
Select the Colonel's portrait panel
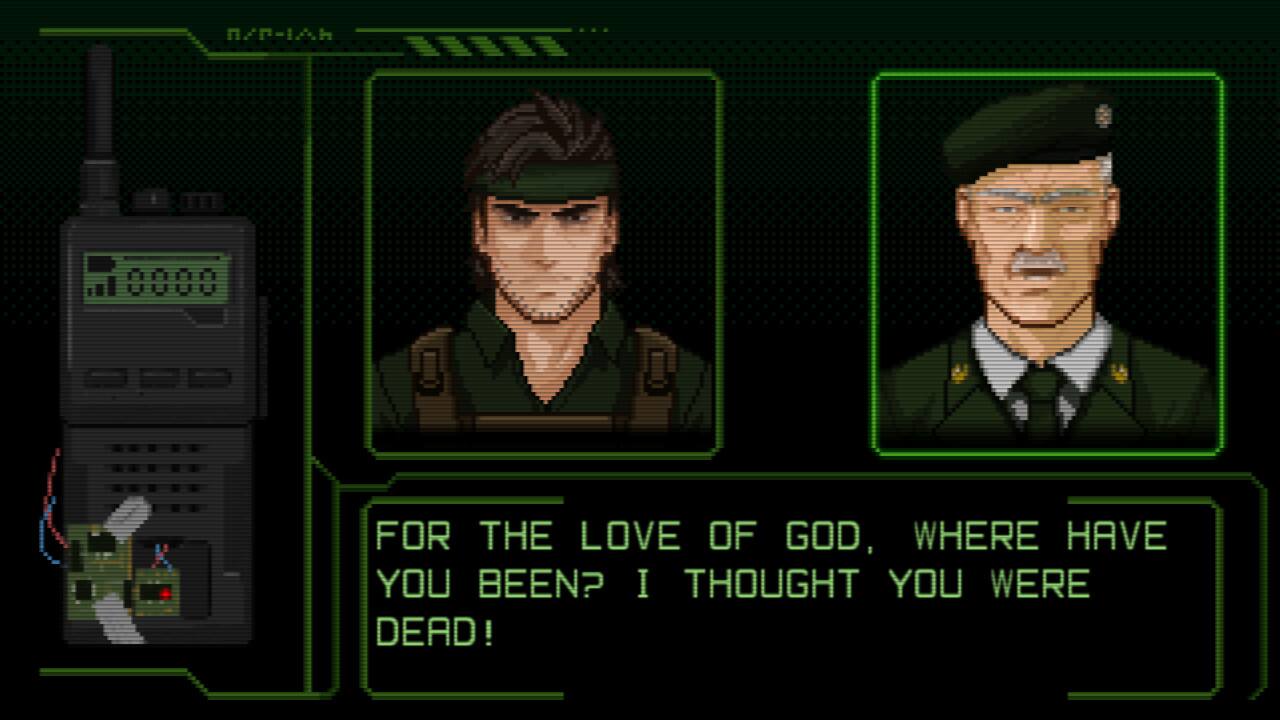[x=1048, y=258]
